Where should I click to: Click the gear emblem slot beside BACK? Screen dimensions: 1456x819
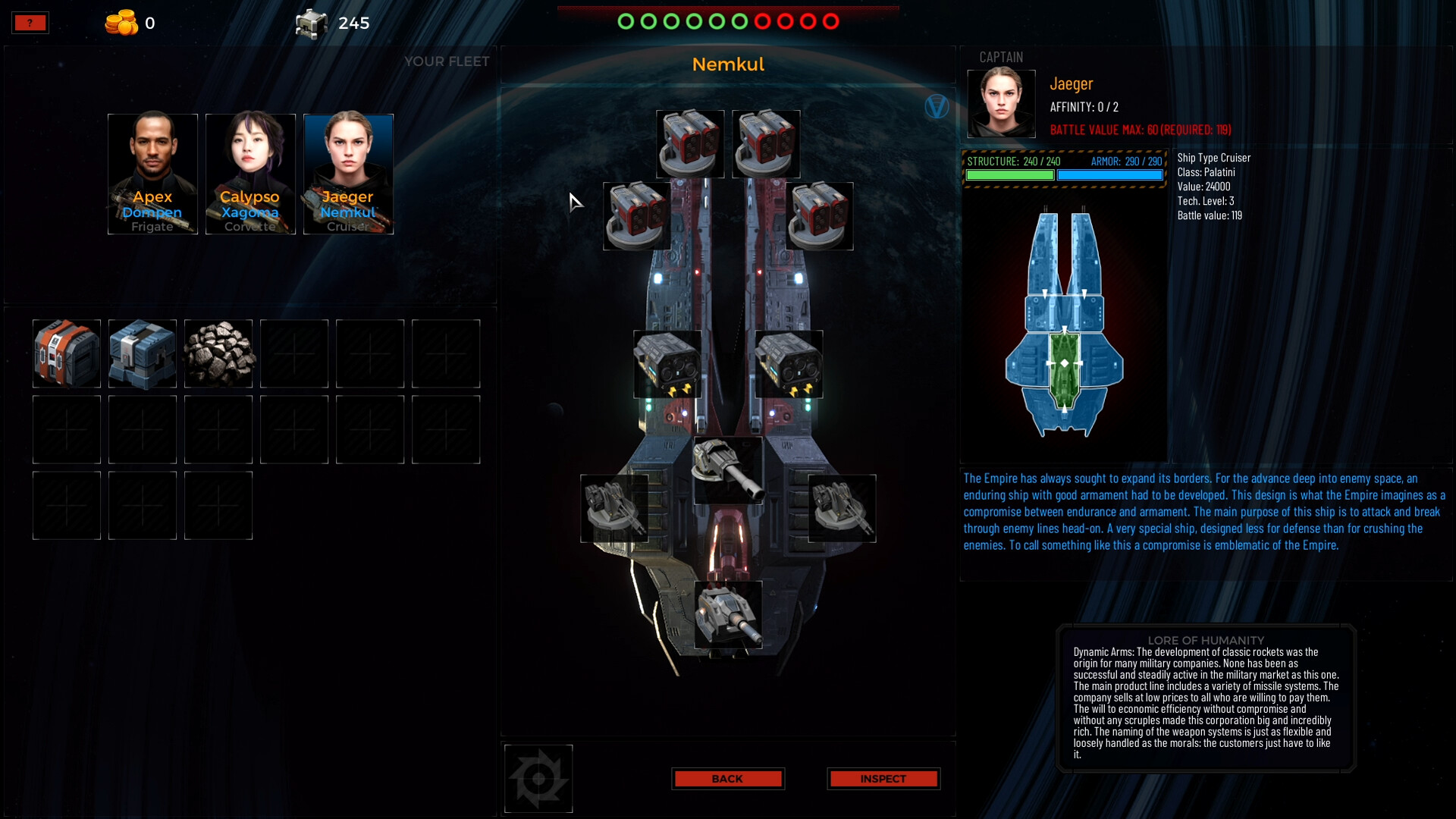coord(538,779)
